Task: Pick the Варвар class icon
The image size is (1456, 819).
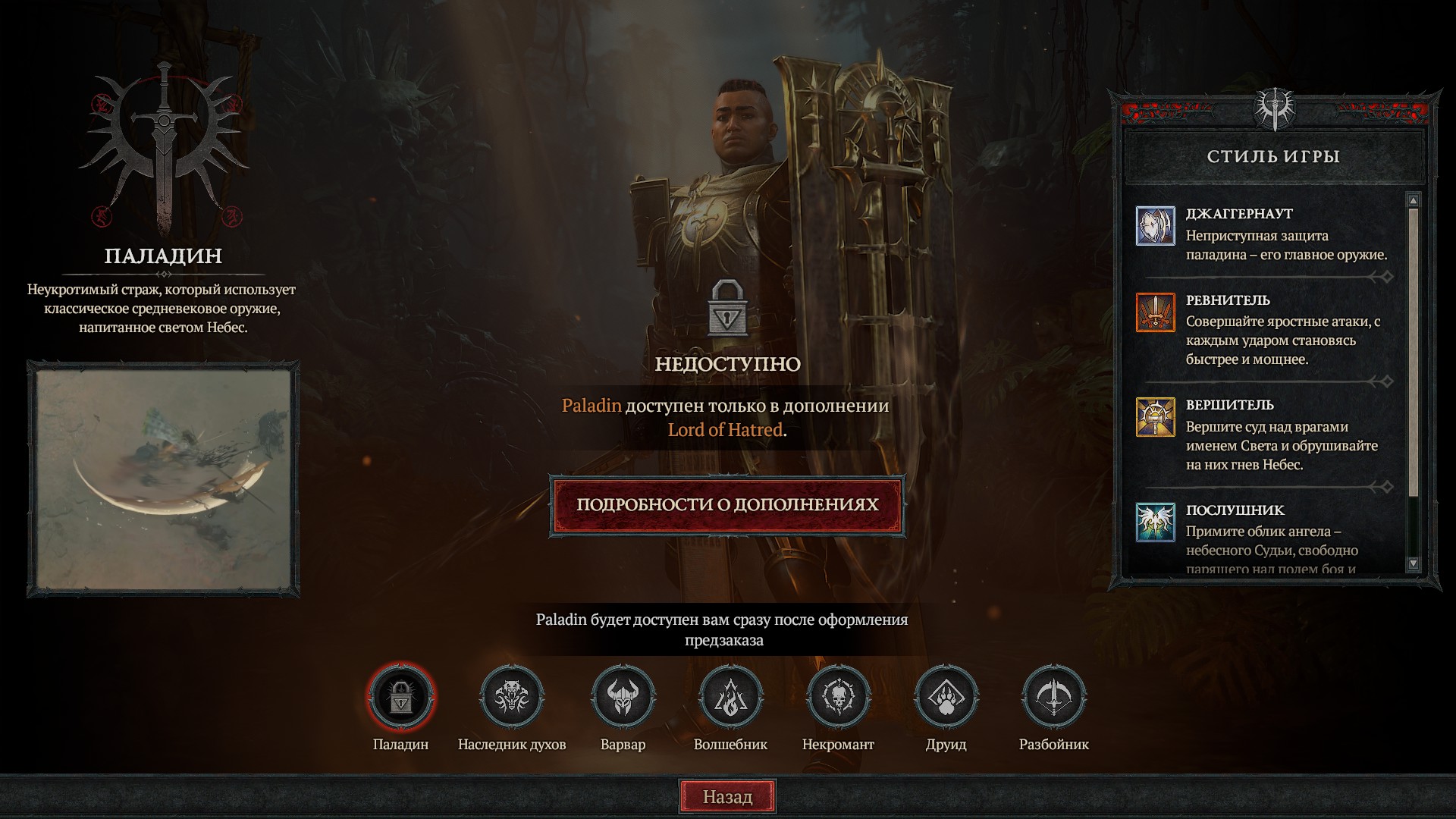Action: (623, 696)
